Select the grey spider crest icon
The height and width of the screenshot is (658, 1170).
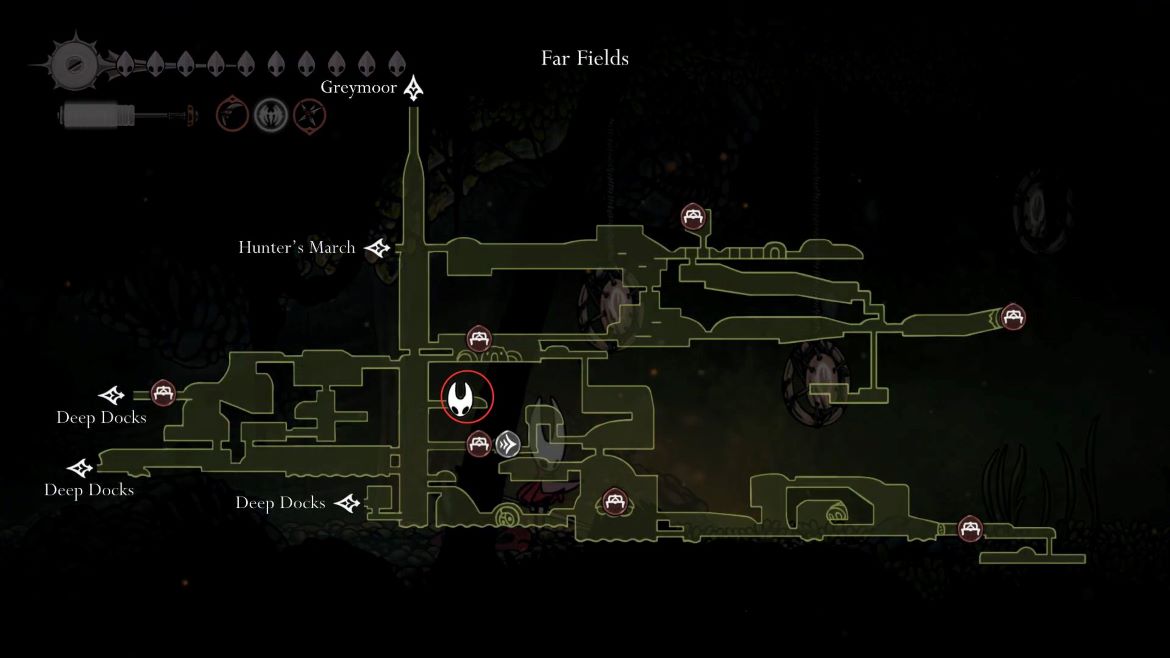(x=270, y=115)
